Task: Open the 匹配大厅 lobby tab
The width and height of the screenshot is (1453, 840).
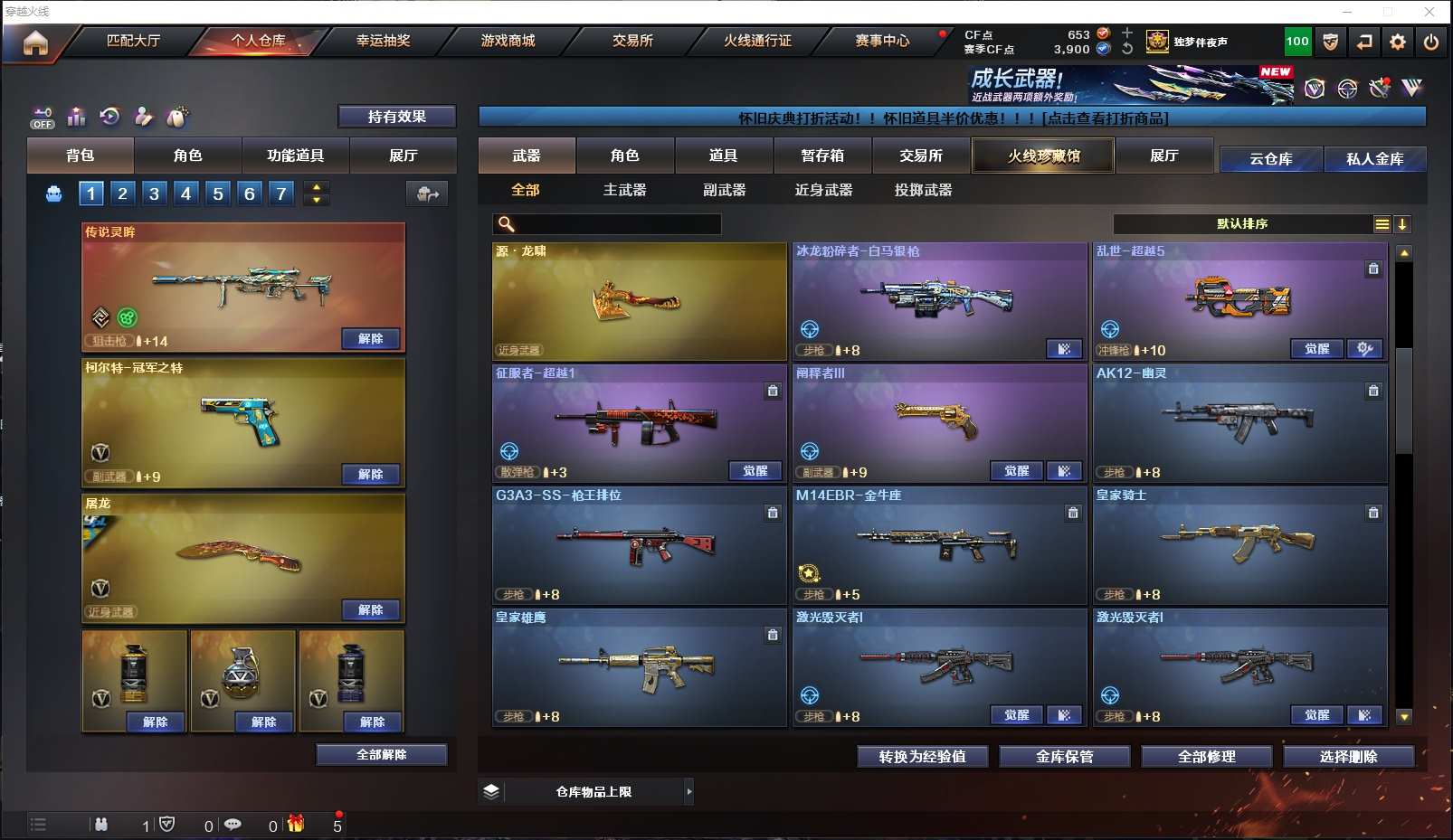Action: (133, 41)
